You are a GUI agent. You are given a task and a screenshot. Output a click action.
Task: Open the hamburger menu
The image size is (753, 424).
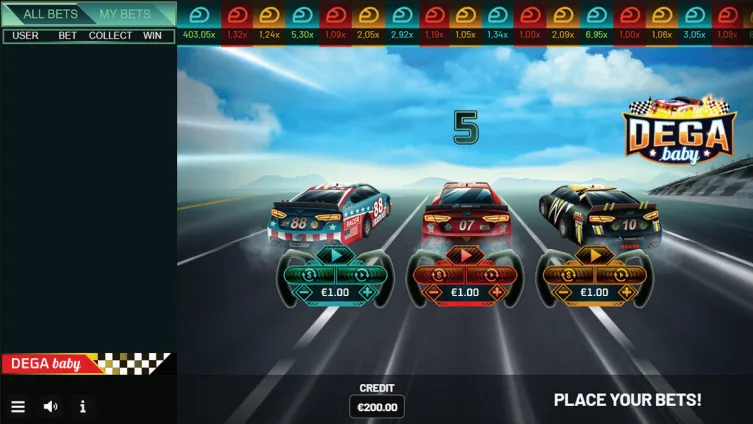click(17, 407)
